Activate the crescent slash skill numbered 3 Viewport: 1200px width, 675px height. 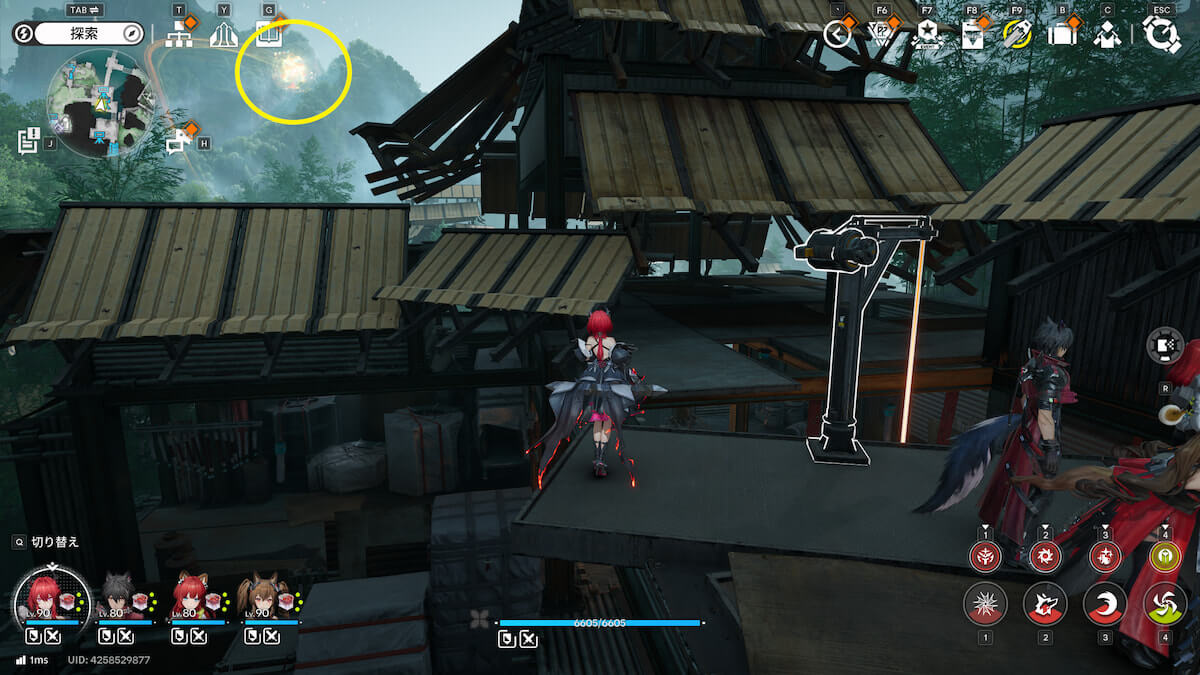1105,604
